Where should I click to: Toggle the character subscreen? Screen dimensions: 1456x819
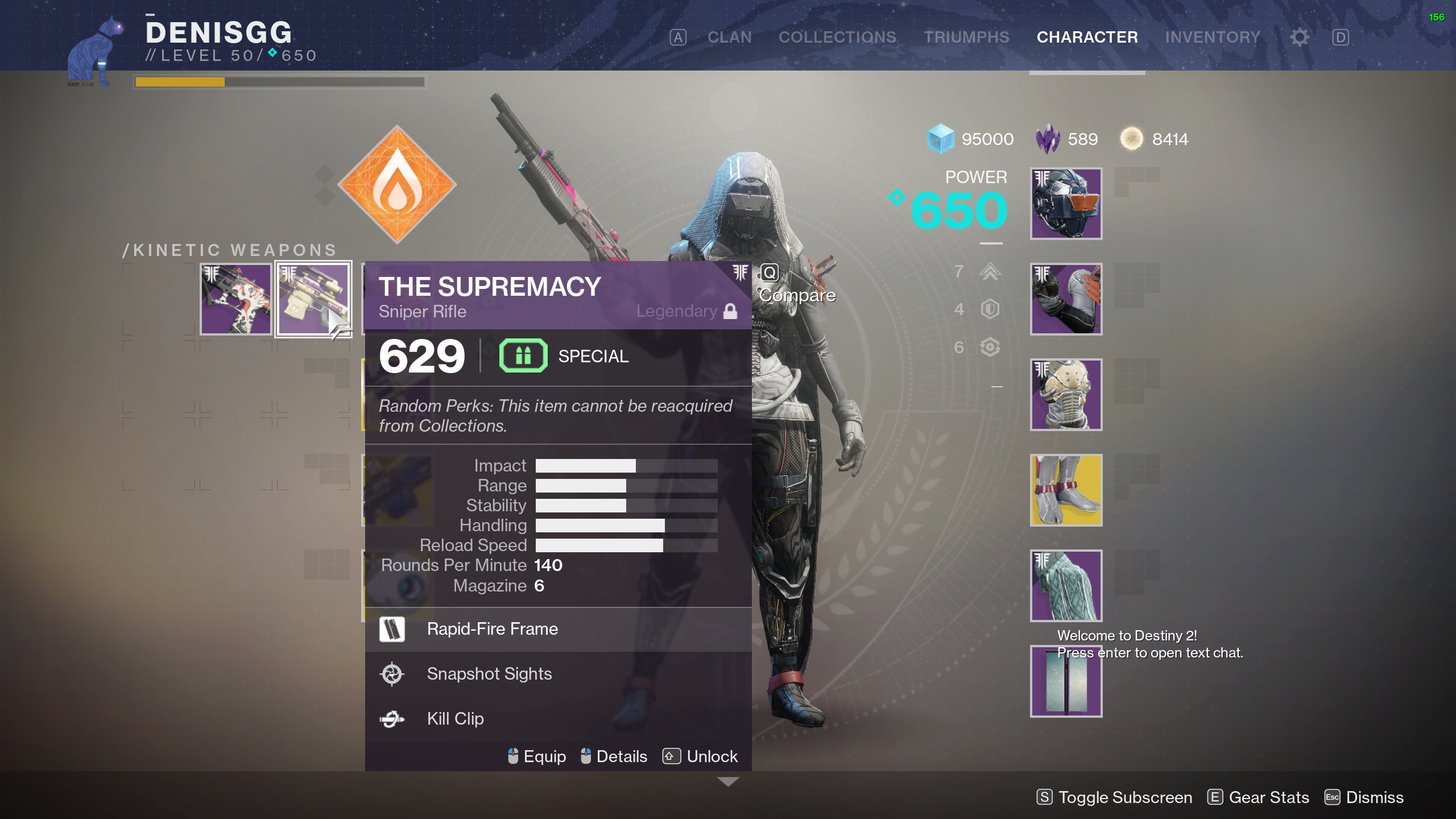[x=1113, y=797]
